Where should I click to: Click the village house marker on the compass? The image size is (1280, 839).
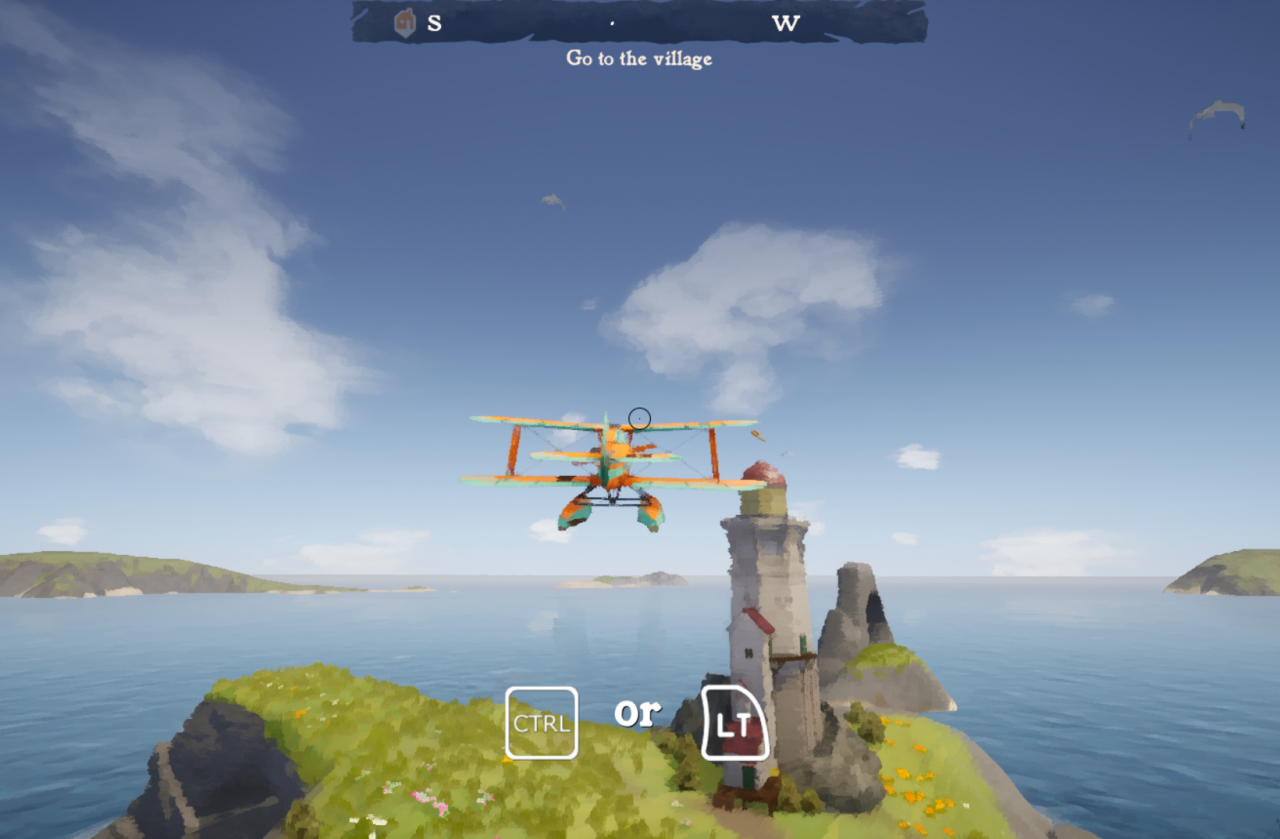pyautogui.click(x=404, y=22)
